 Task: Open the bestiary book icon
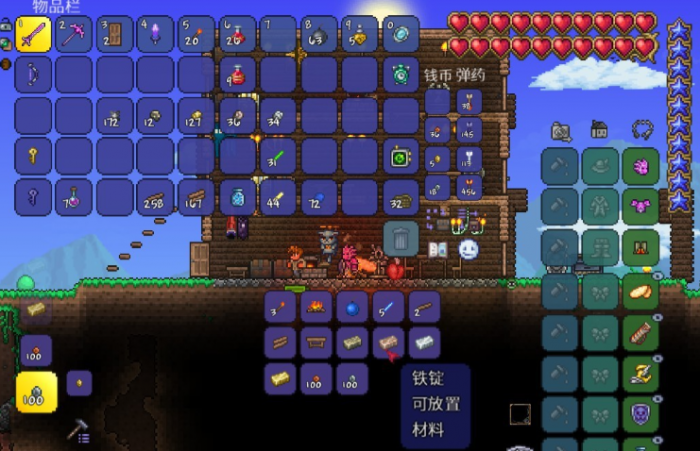[437, 250]
